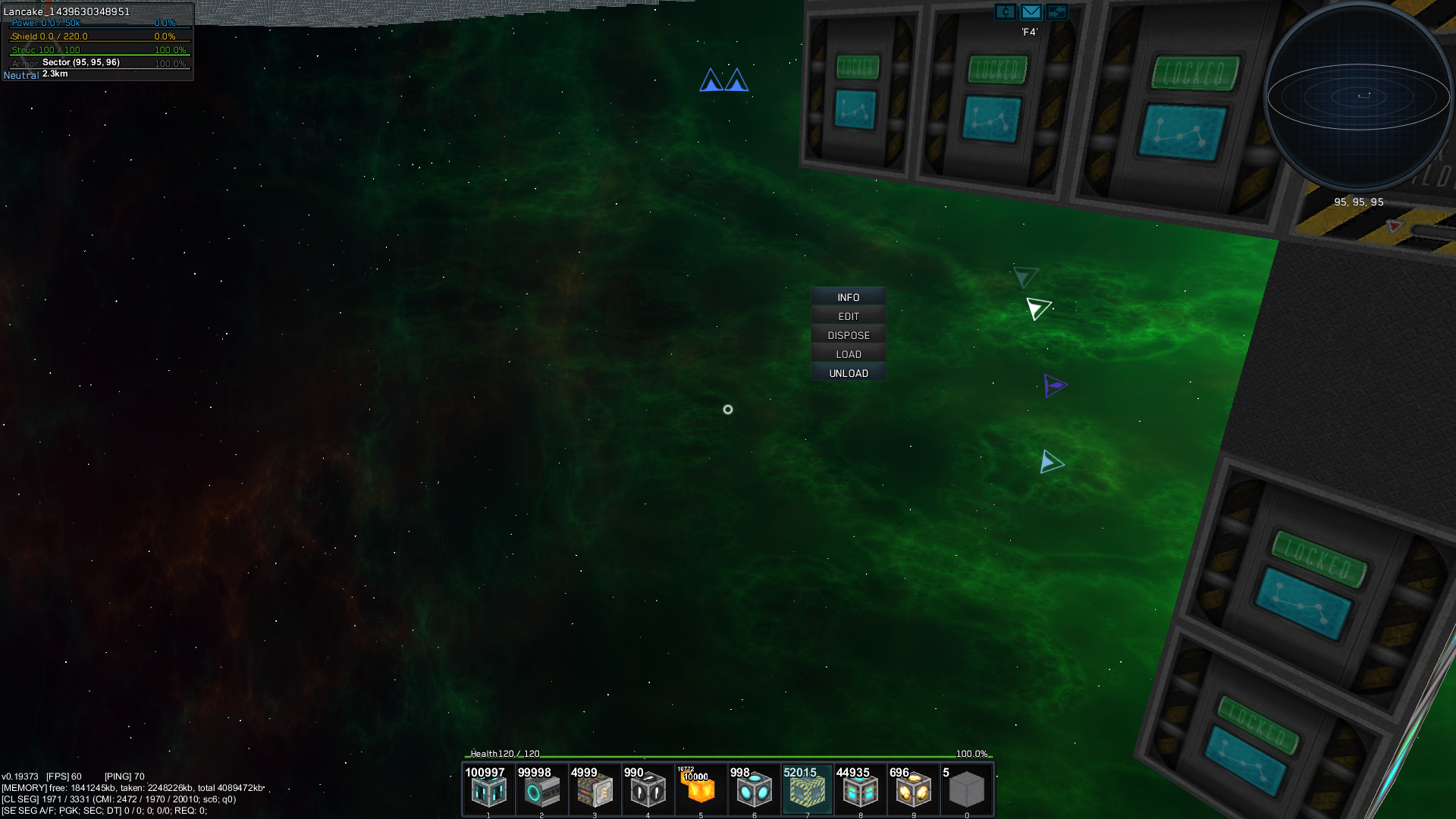Image resolution: width=1456 pixels, height=819 pixels.
Task: Select UNLOAD from the menu
Action: pos(849,373)
